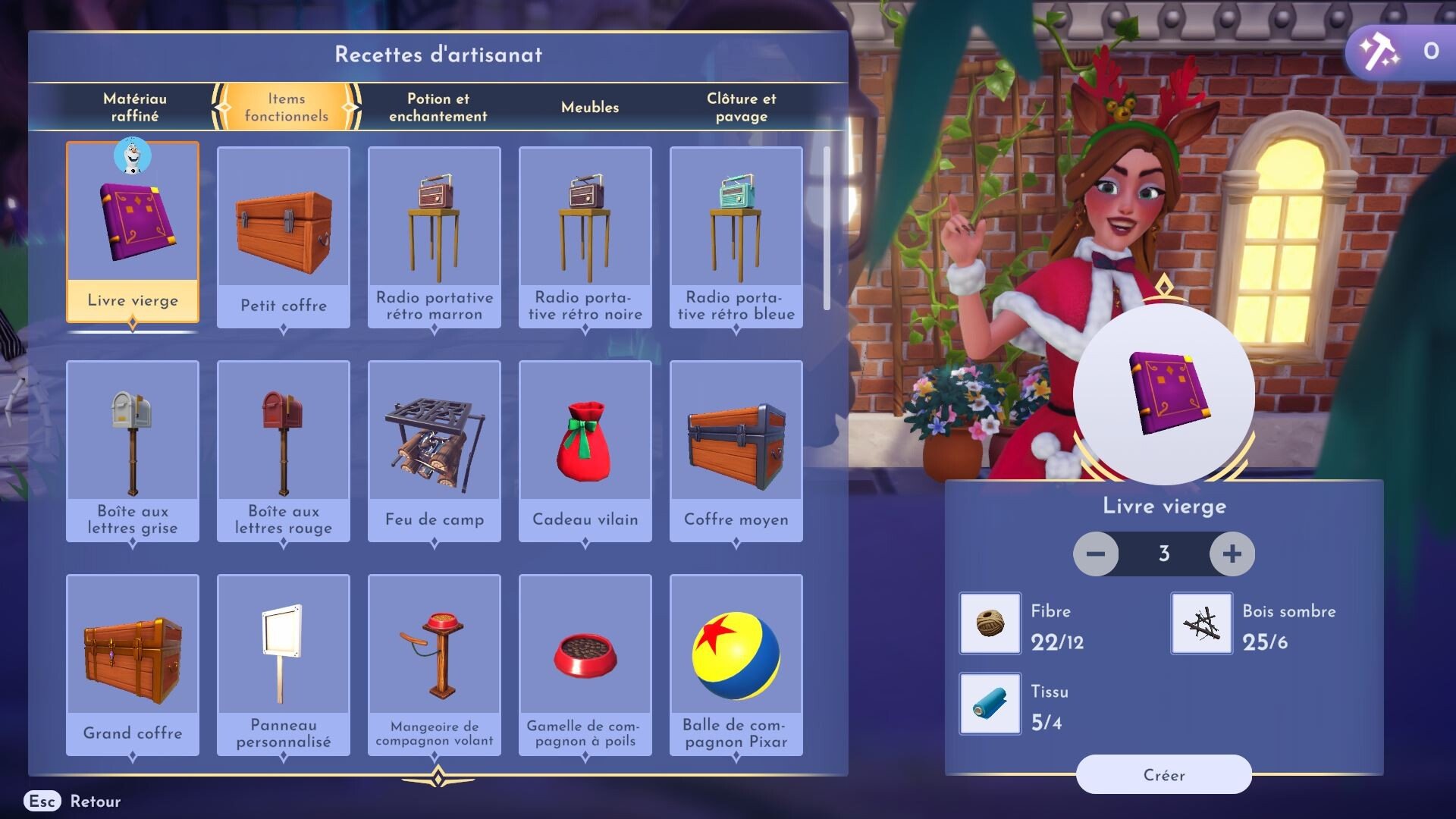
Task: Pick the Radio portative rétro marron recipe
Action: (x=435, y=237)
